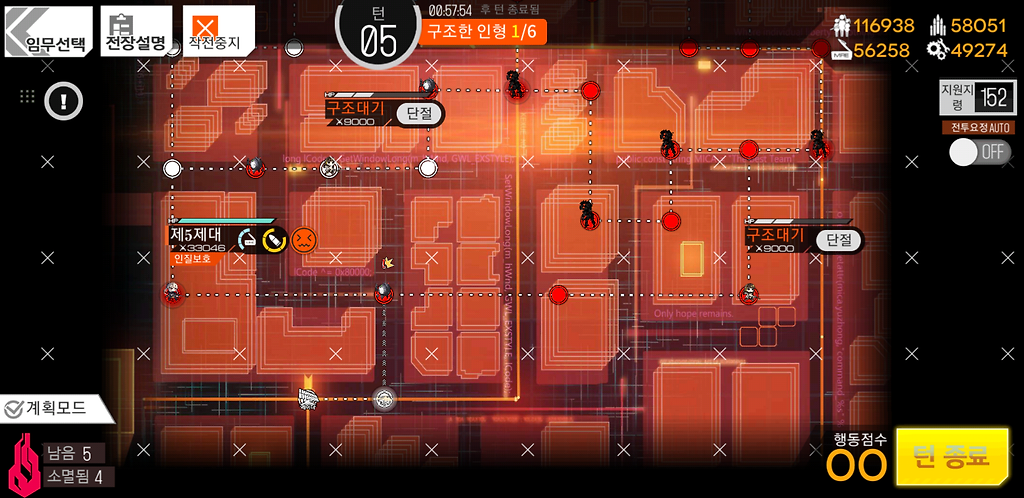The image size is (1024, 498).
Task: Go back to mission select (임무선택)
Action: pyautogui.click(x=48, y=32)
